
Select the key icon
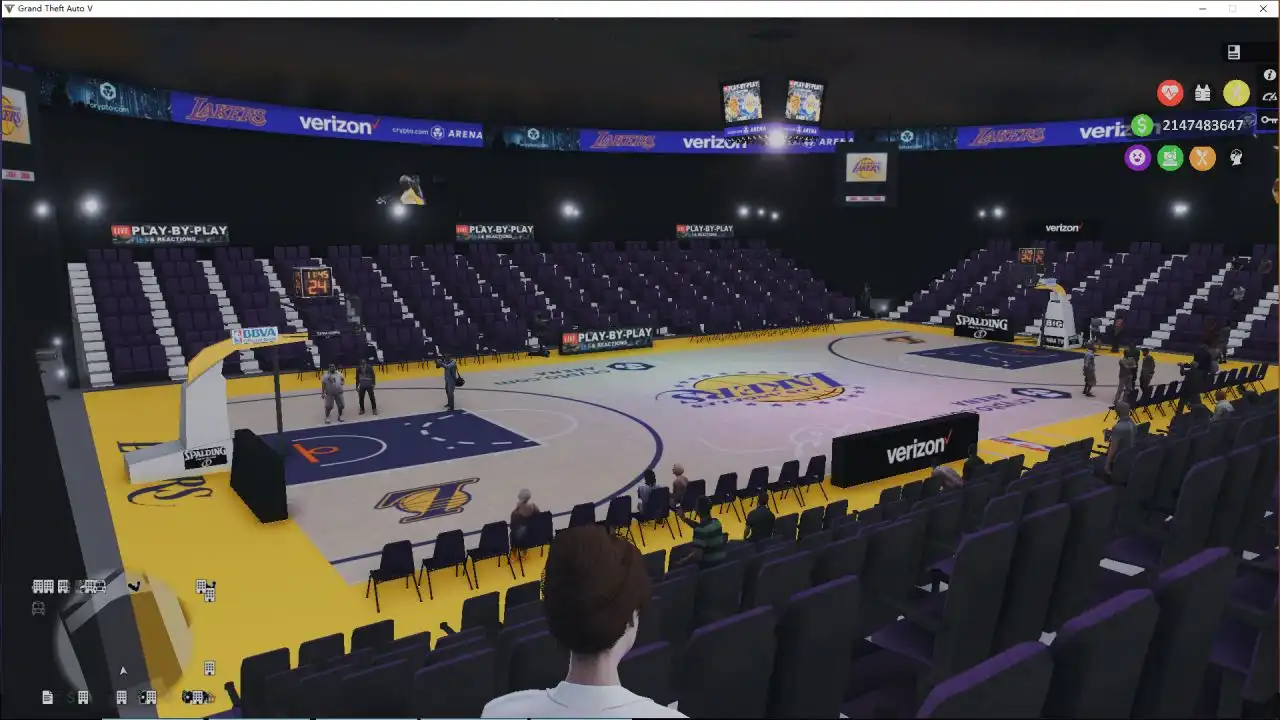click(1268, 120)
